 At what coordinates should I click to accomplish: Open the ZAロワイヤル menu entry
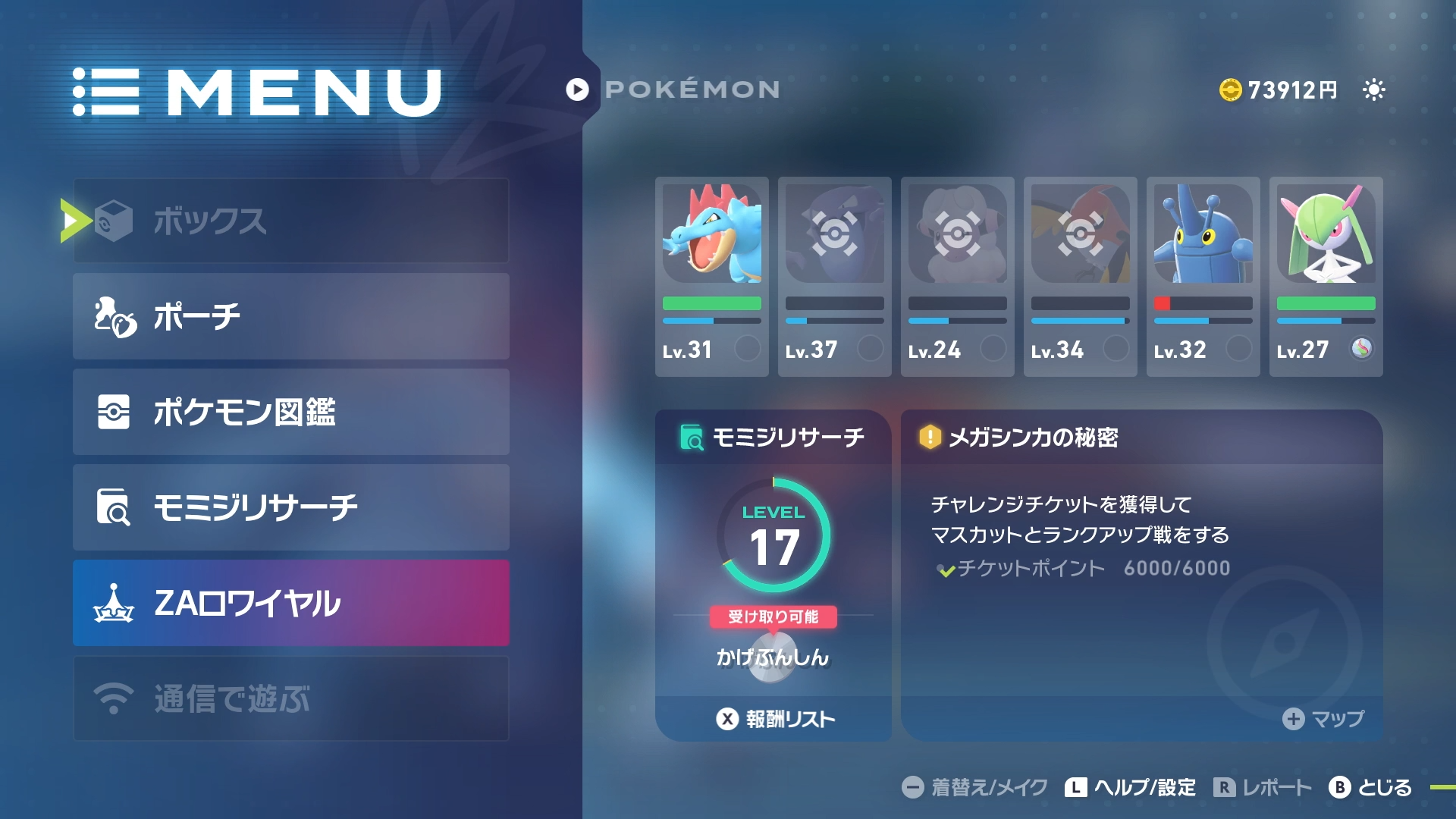coord(290,603)
